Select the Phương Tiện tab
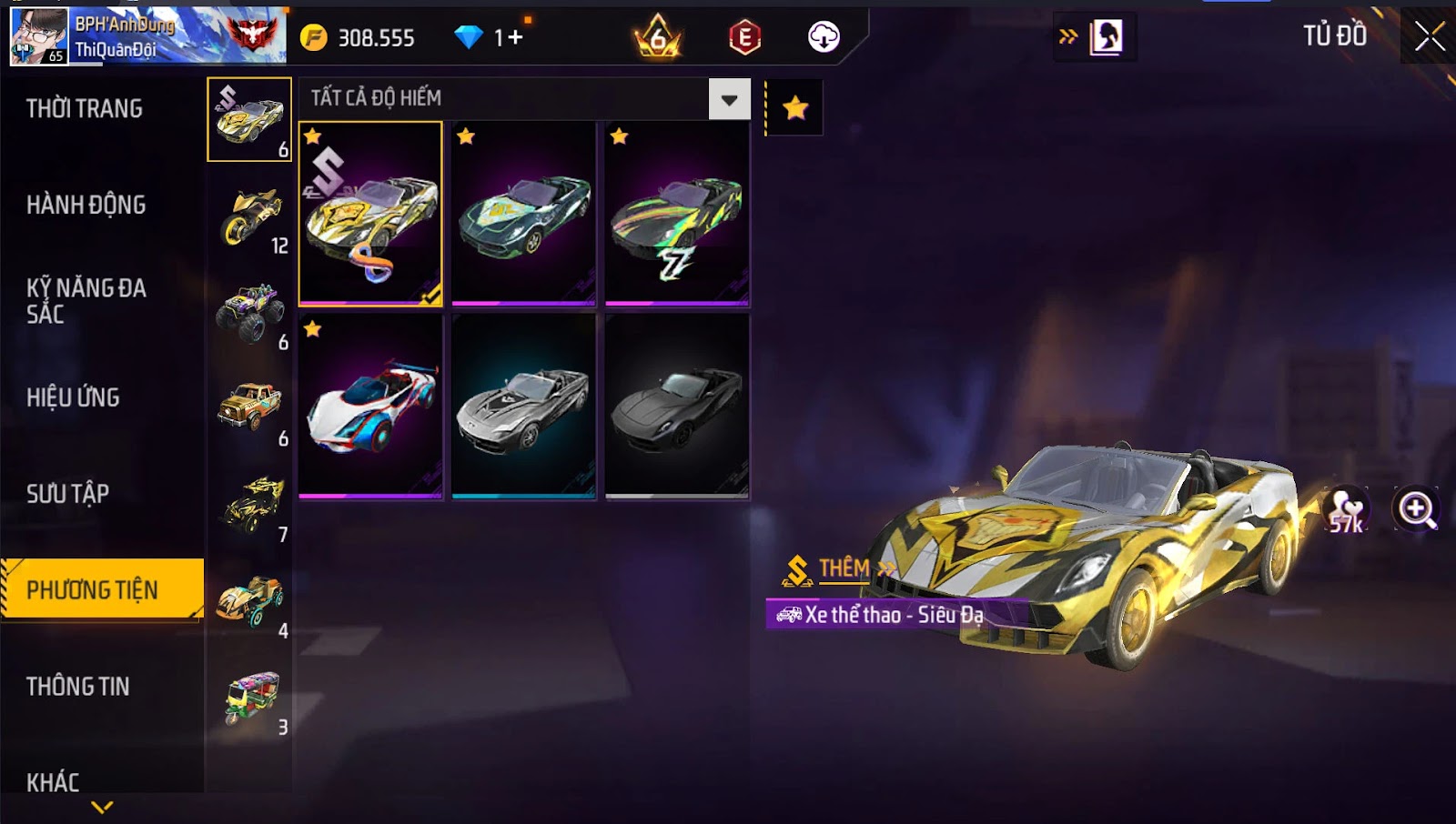This screenshot has height=824, width=1456. [93, 590]
